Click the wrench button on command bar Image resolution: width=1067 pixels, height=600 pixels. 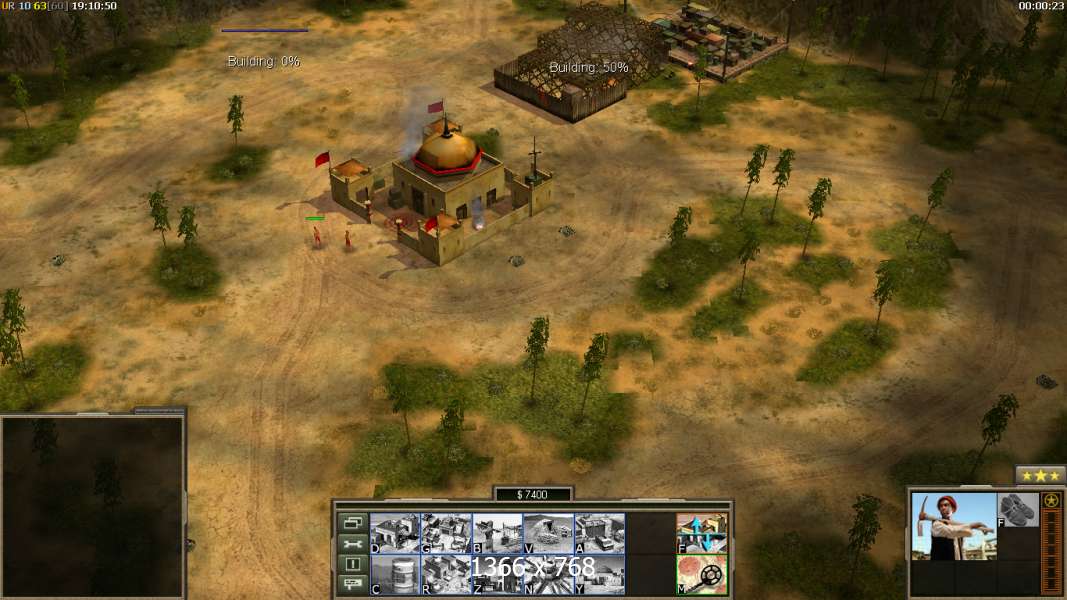tap(352, 543)
